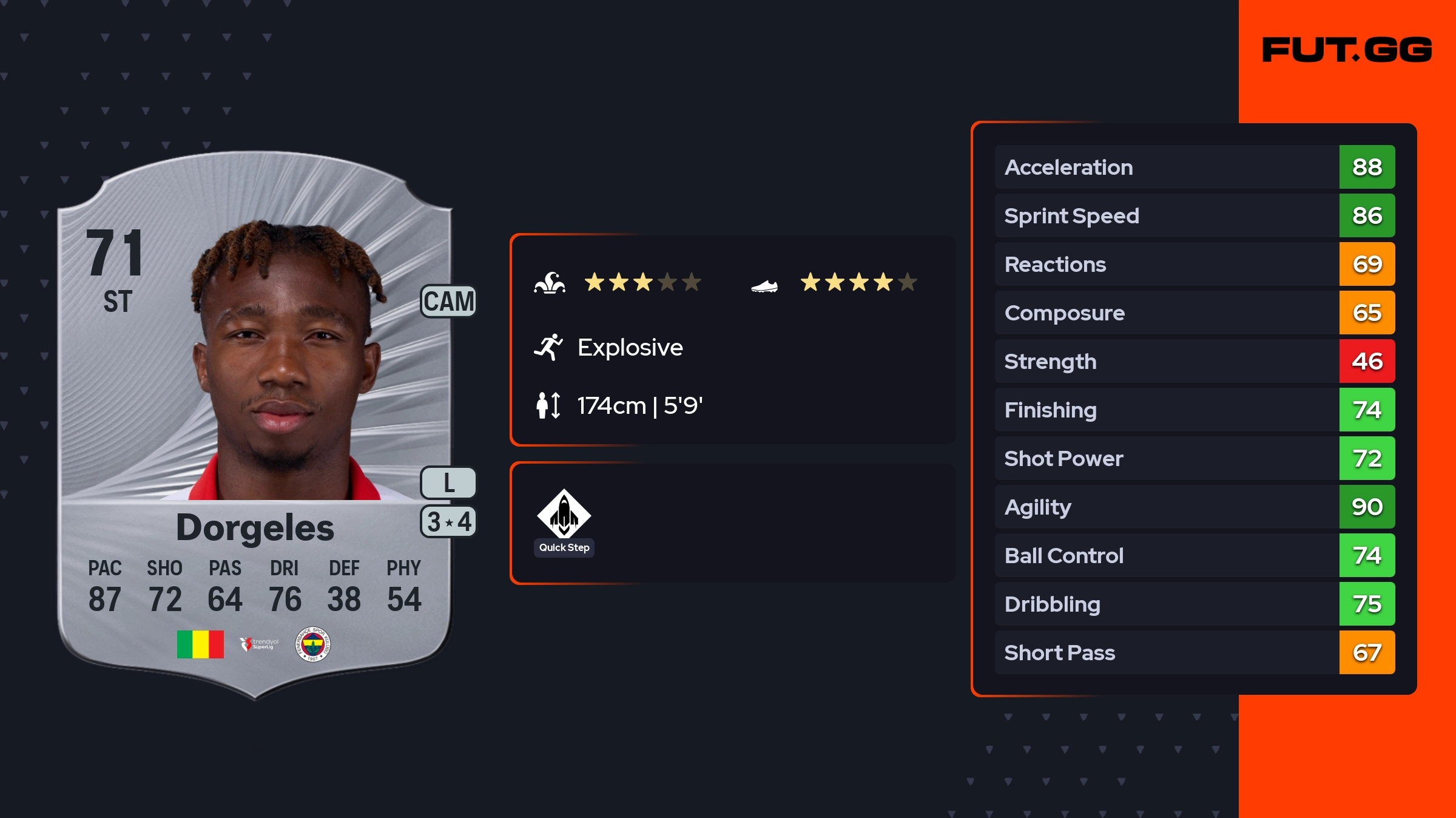Select the Mali flag on the card
Image resolution: width=1456 pixels, height=818 pixels.
(200, 644)
